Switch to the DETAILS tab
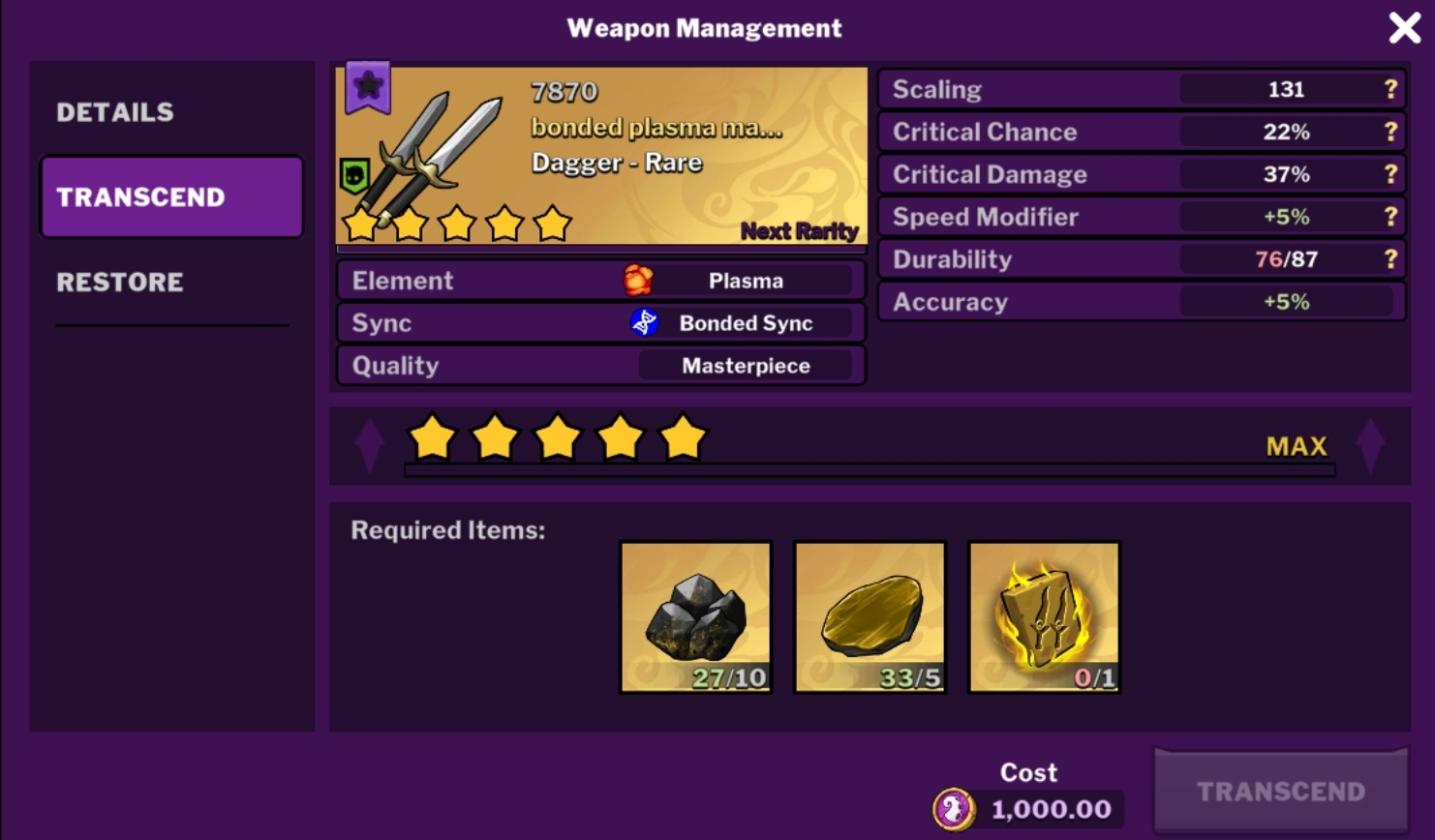 tap(115, 111)
